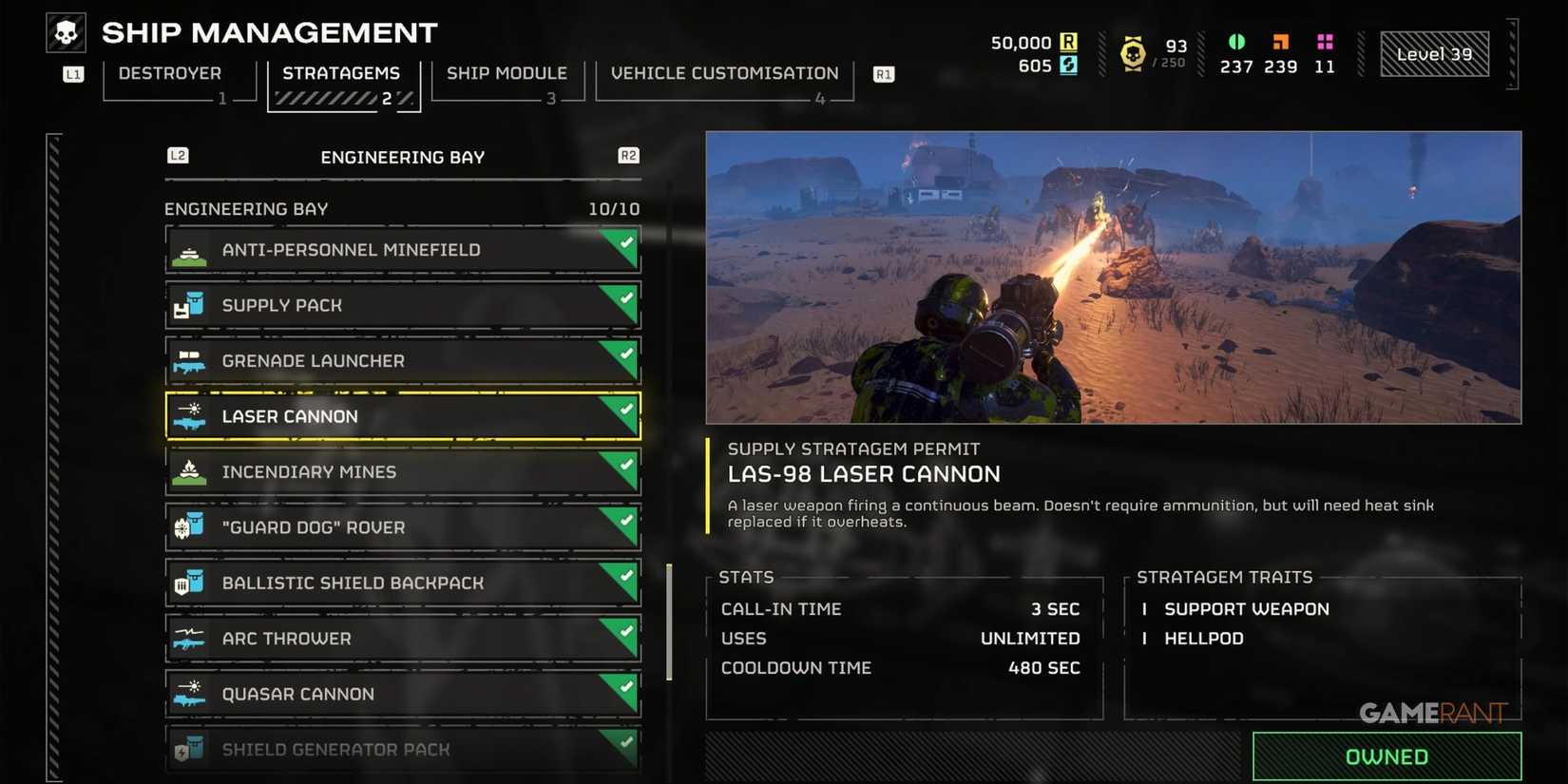Viewport: 1568px width, 784px height.
Task: Select the medal icon showing 93
Action: [x=1133, y=52]
